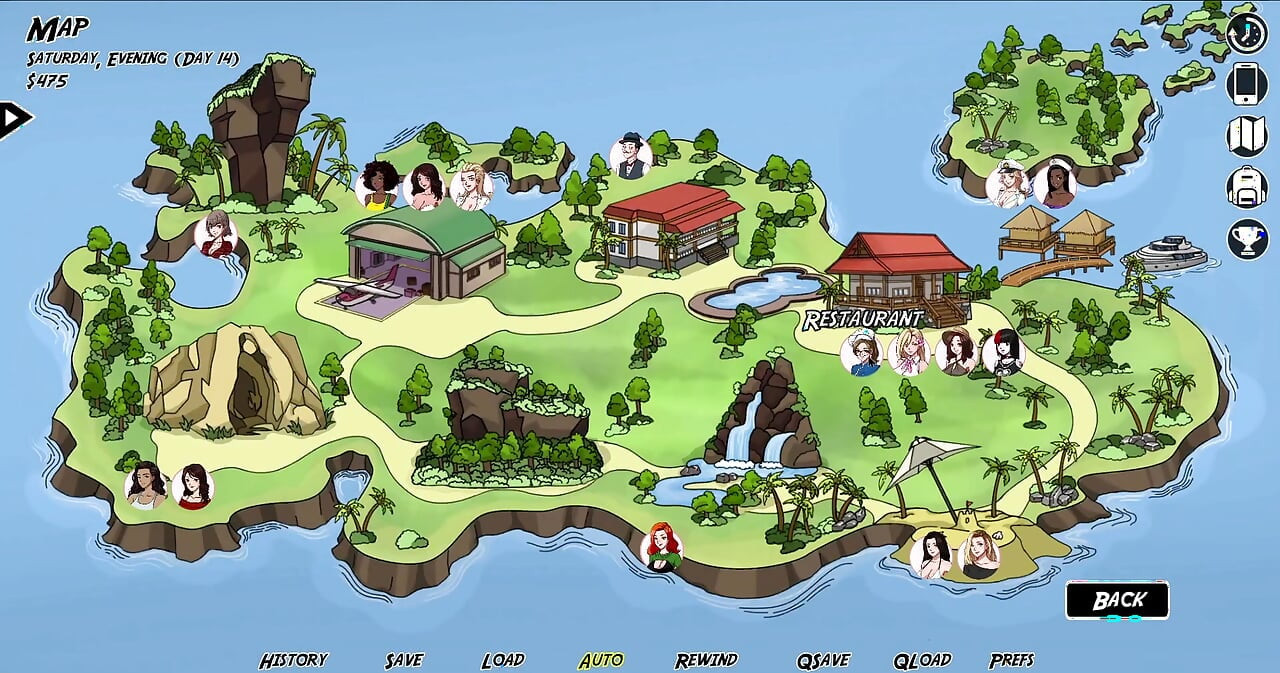Select the Restaurant location label
Viewport: 1280px width, 673px height.
click(x=863, y=319)
